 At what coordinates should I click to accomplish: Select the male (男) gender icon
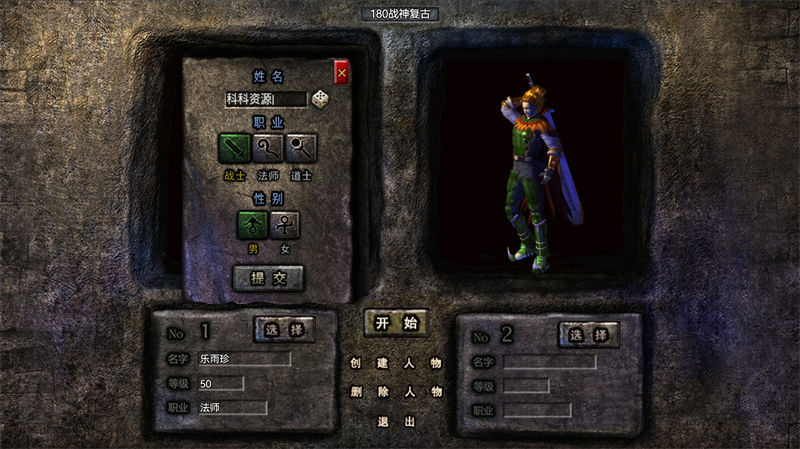click(x=252, y=224)
